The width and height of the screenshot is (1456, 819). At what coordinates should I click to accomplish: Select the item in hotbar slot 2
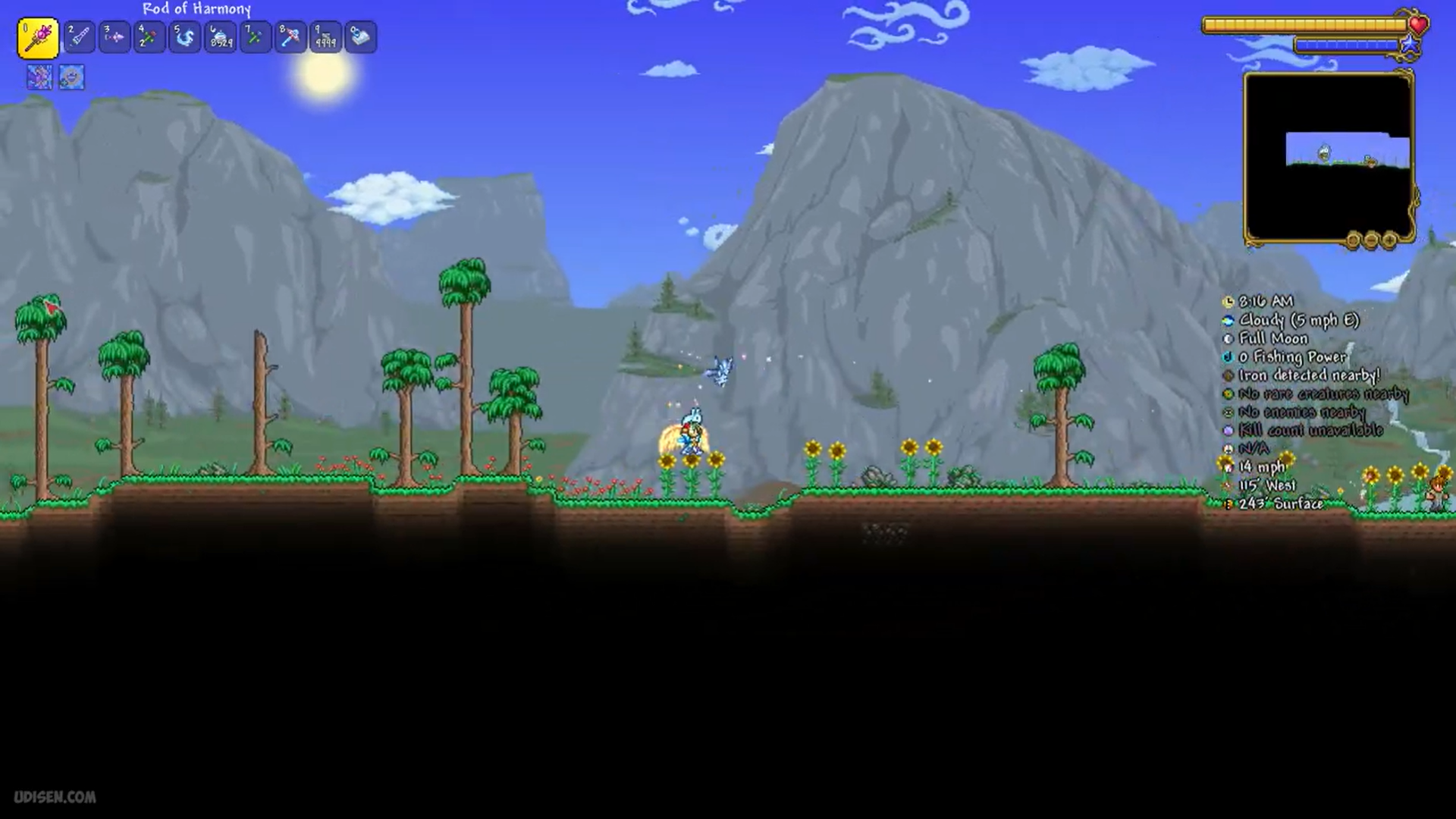click(80, 36)
